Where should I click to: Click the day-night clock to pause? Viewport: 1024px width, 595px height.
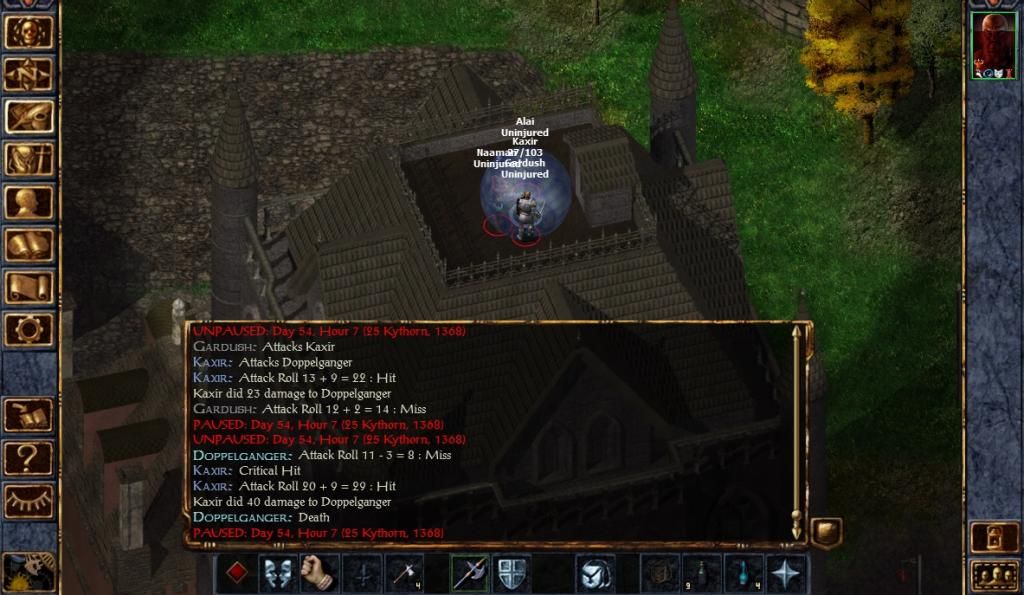coord(29,572)
